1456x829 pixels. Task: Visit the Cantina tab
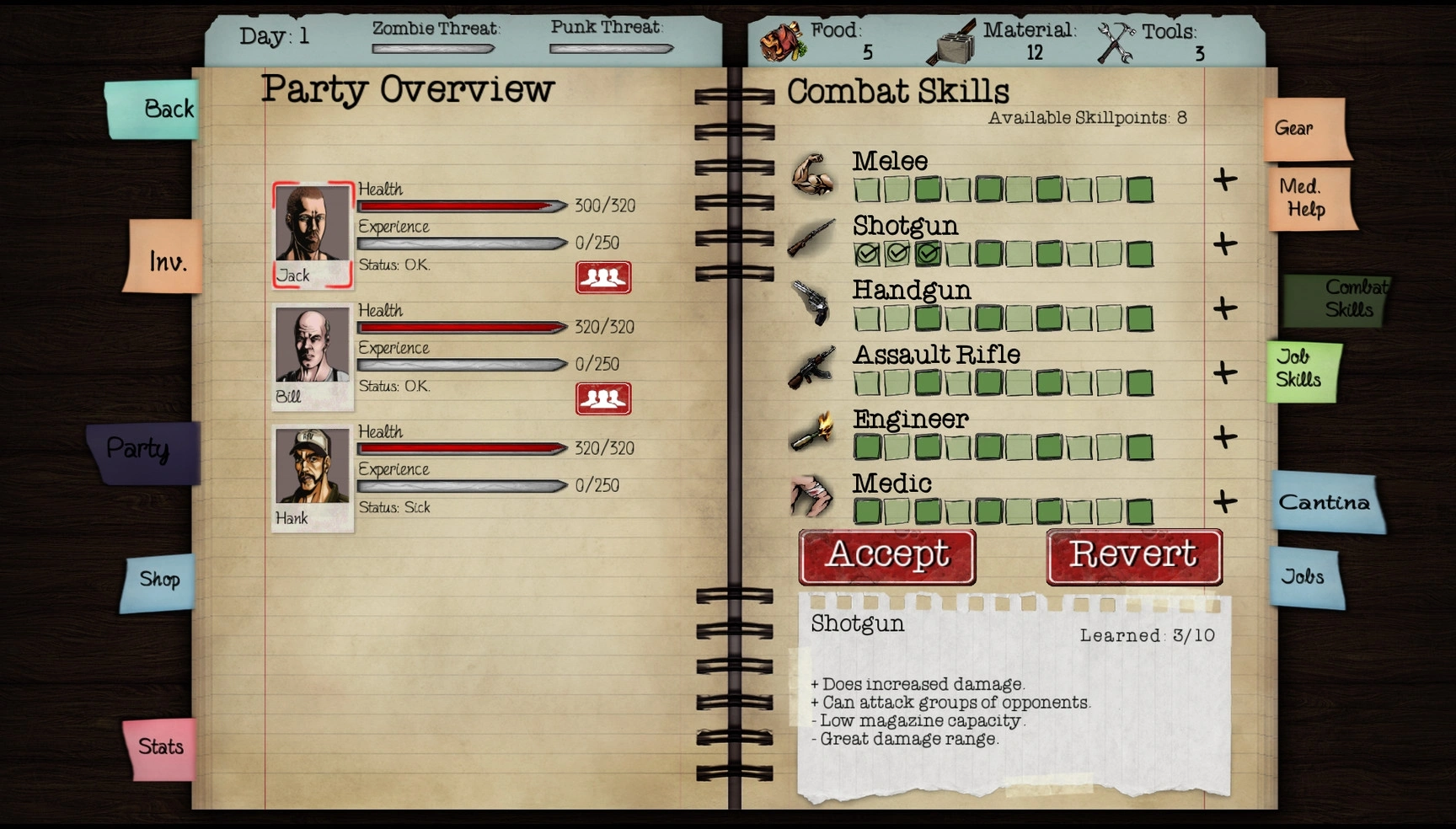(x=1325, y=503)
